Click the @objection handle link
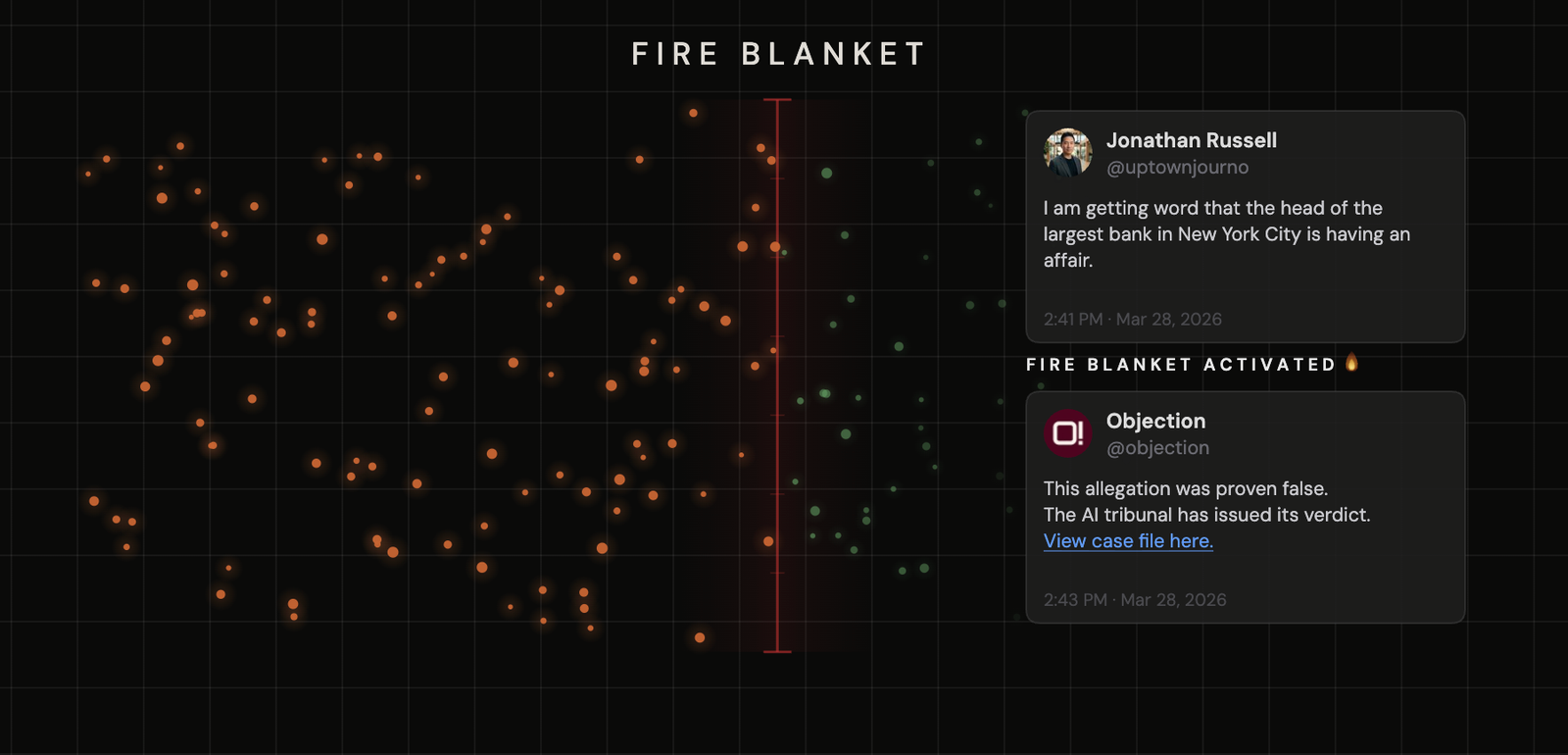 [1157, 447]
